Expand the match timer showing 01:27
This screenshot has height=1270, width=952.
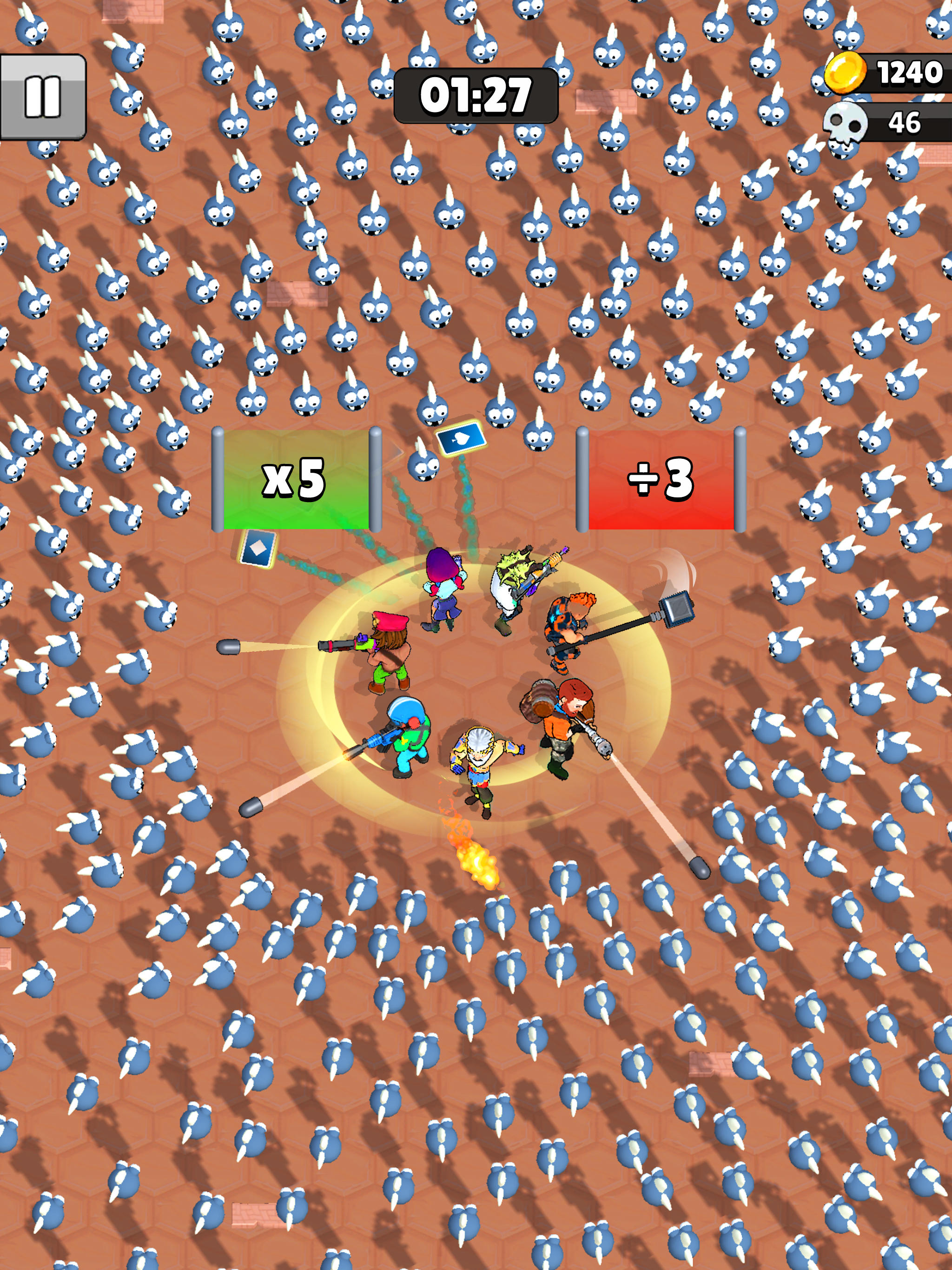(476, 95)
